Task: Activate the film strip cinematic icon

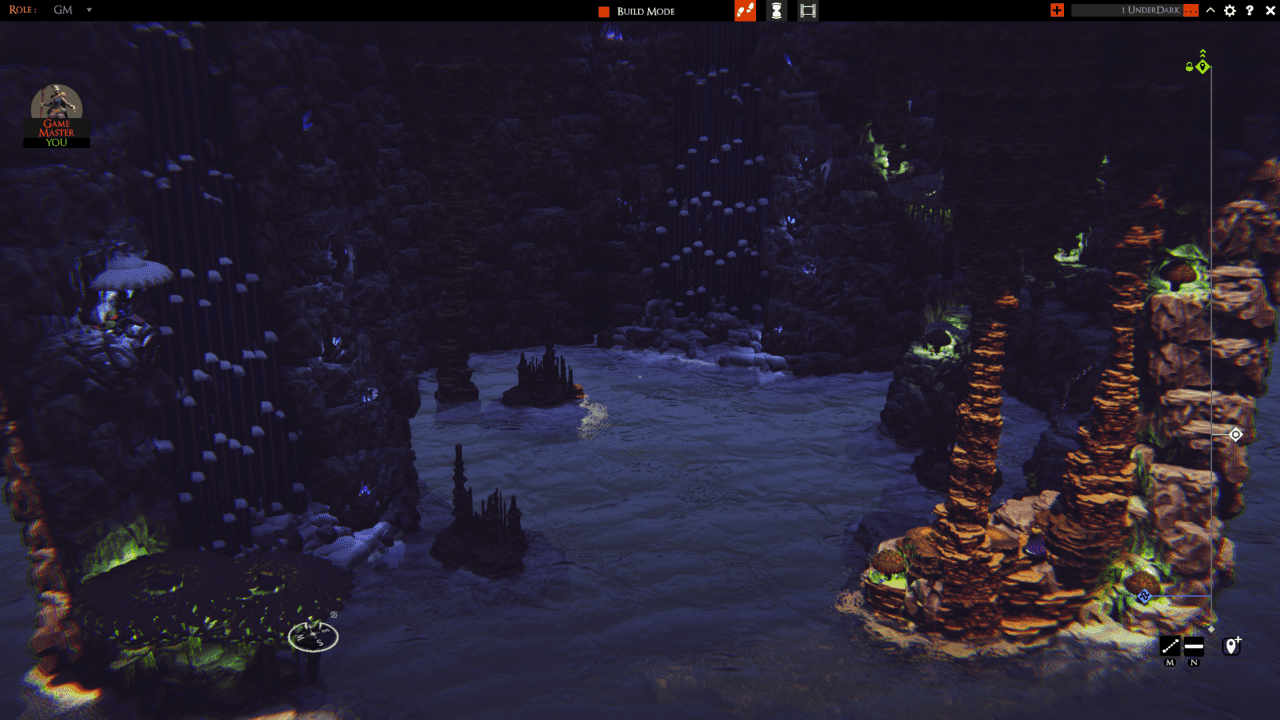Action: 808,11
